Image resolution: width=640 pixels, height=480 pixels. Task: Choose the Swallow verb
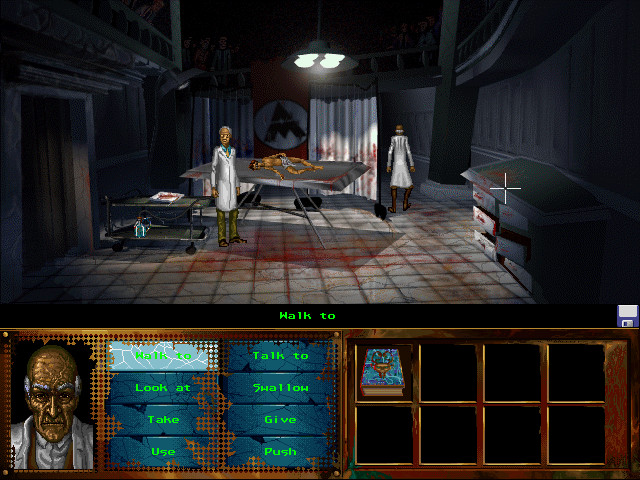280,388
